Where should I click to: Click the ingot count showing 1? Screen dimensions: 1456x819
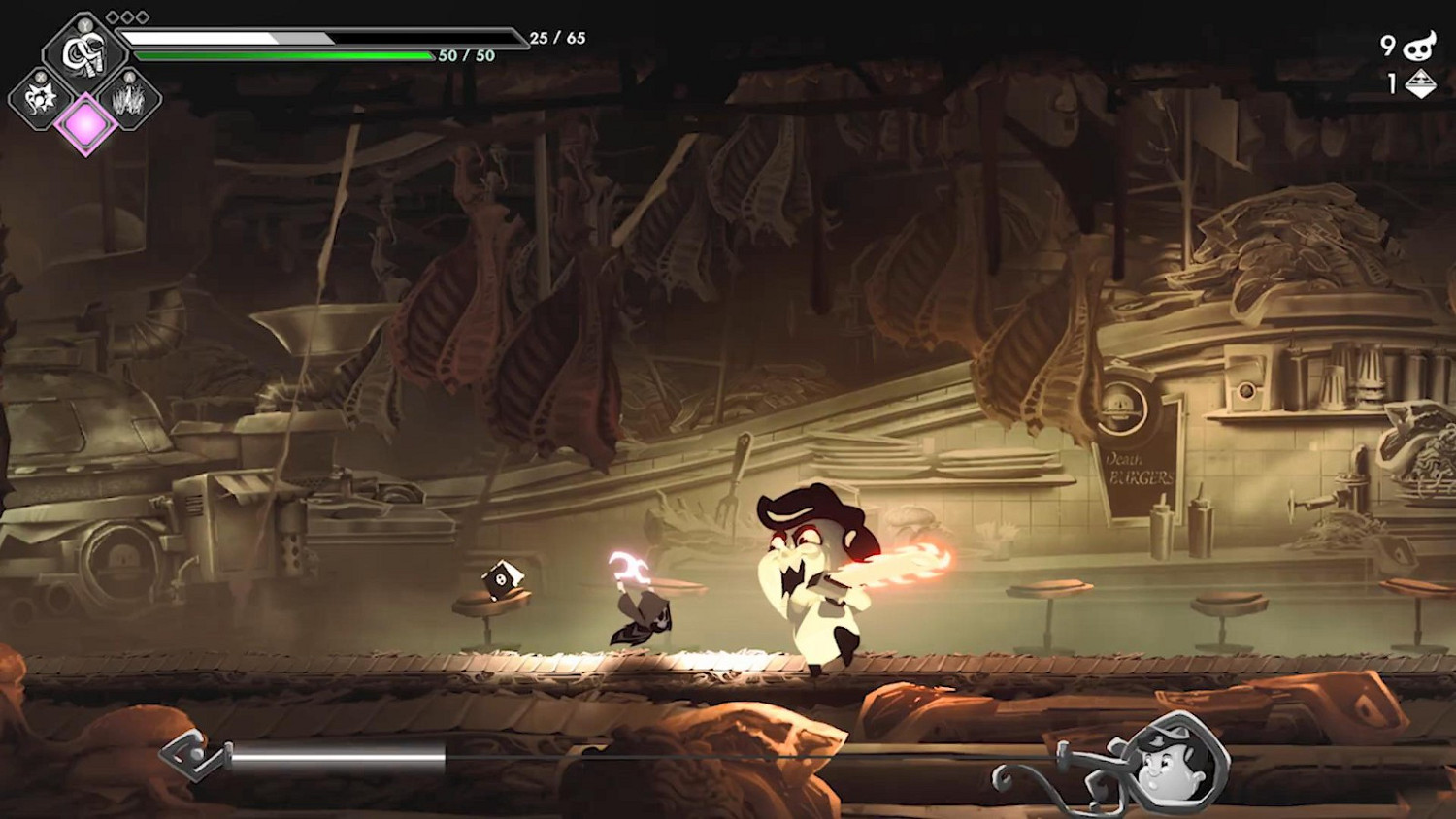[x=1391, y=82]
